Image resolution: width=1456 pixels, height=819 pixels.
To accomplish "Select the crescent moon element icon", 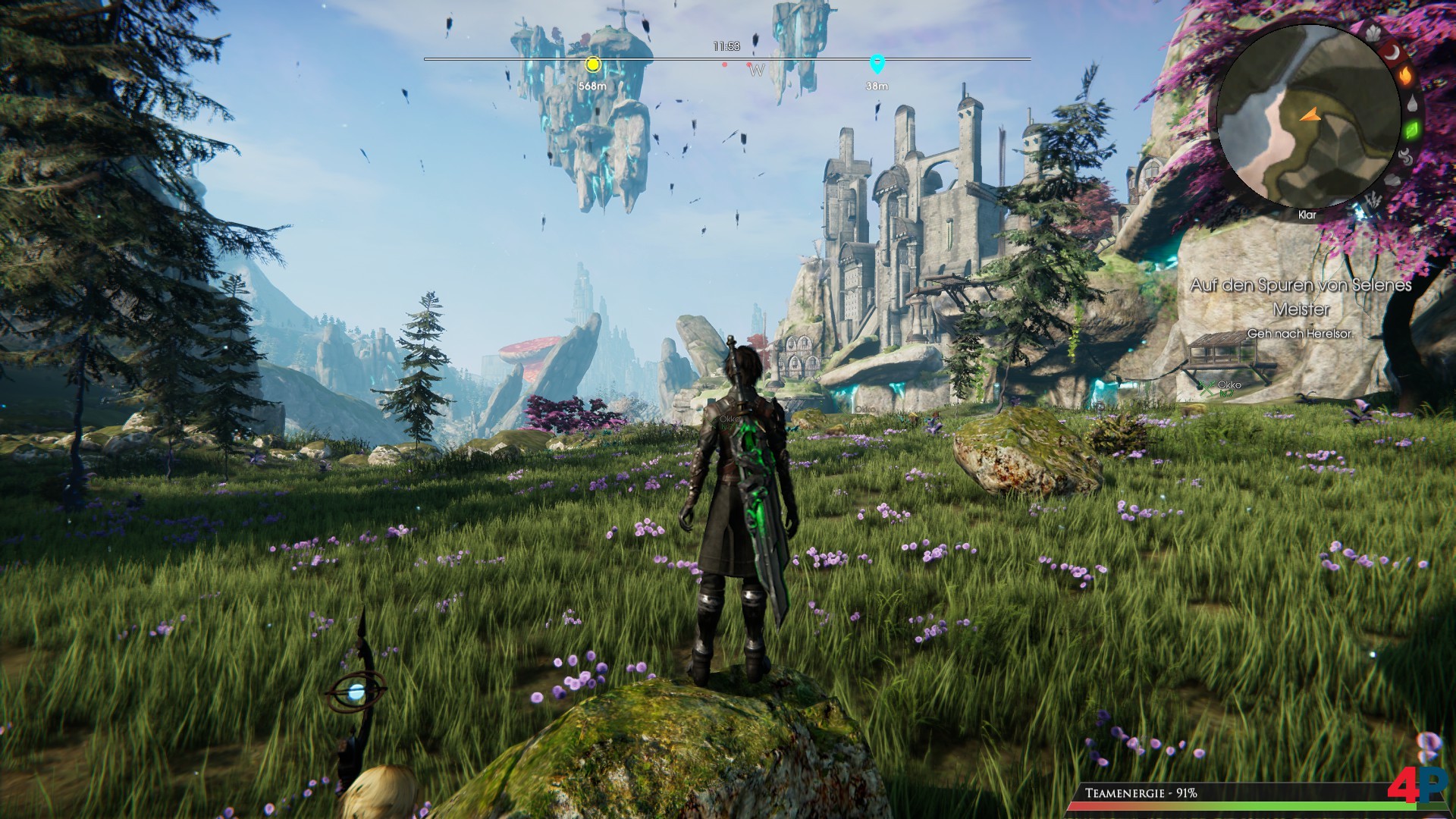I will [x=1392, y=52].
